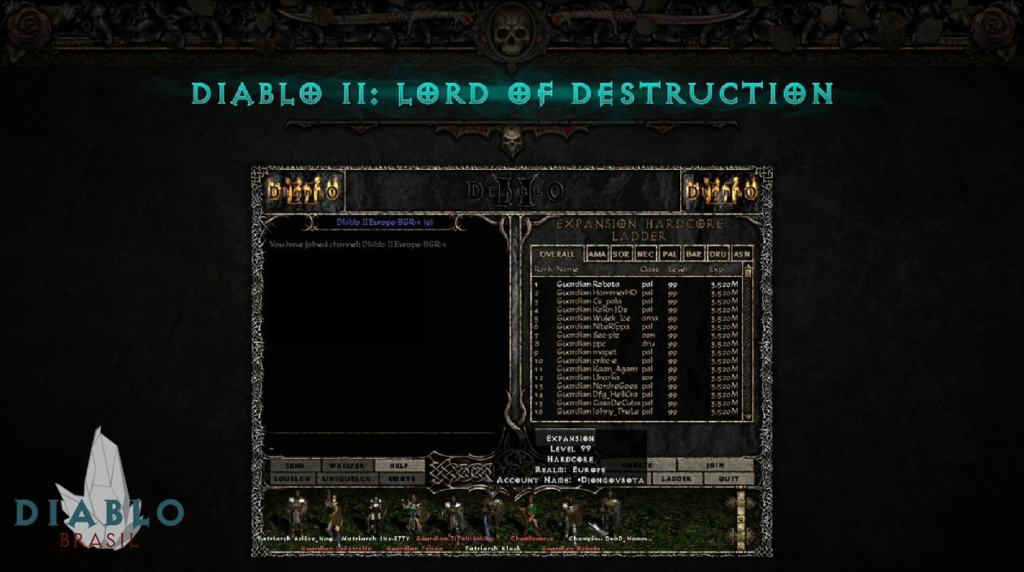Click the Send chat button
Screen dimensions: 1024x572
295,466
